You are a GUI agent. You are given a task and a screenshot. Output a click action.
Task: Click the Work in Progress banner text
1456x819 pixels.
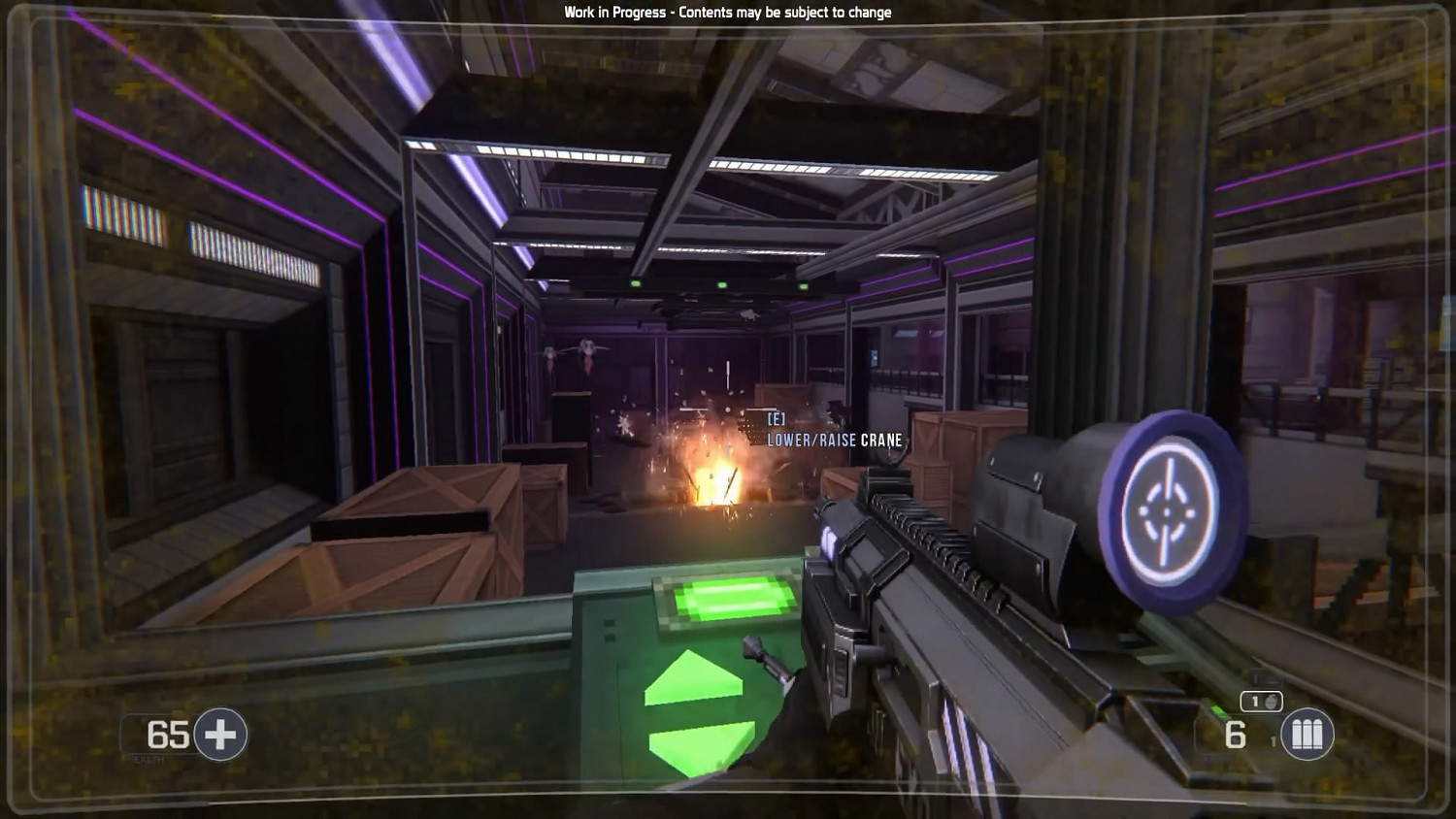(x=727, y=13)
